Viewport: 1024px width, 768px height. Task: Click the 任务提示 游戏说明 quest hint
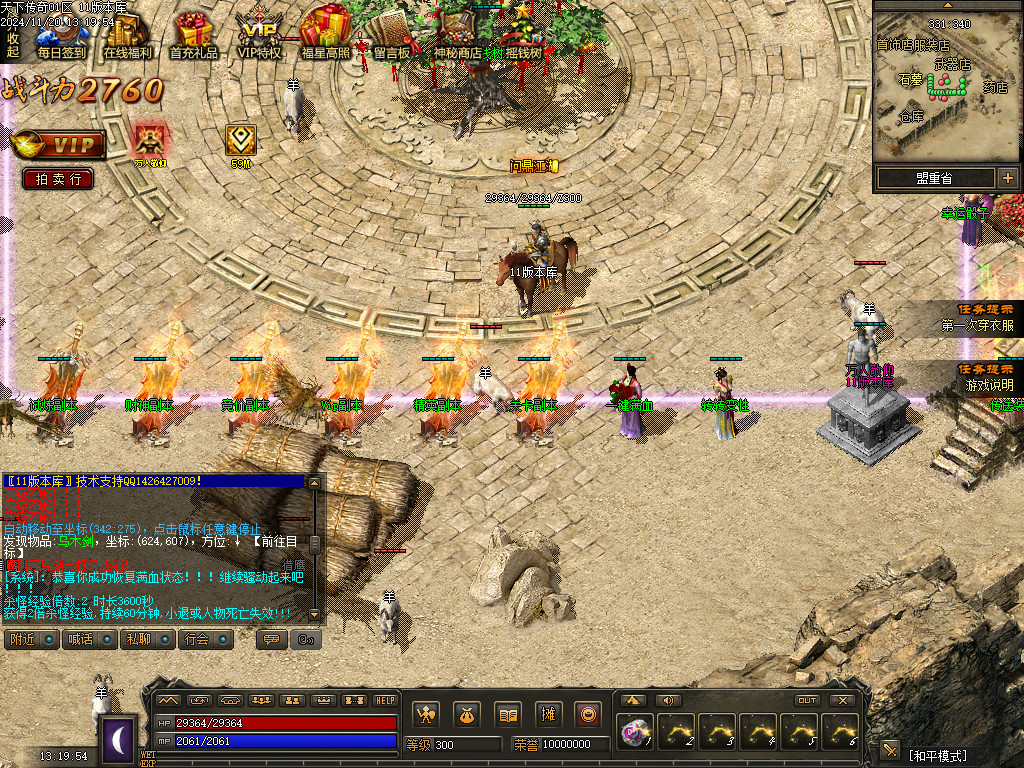pyautogui.click(x=988, y=377)
